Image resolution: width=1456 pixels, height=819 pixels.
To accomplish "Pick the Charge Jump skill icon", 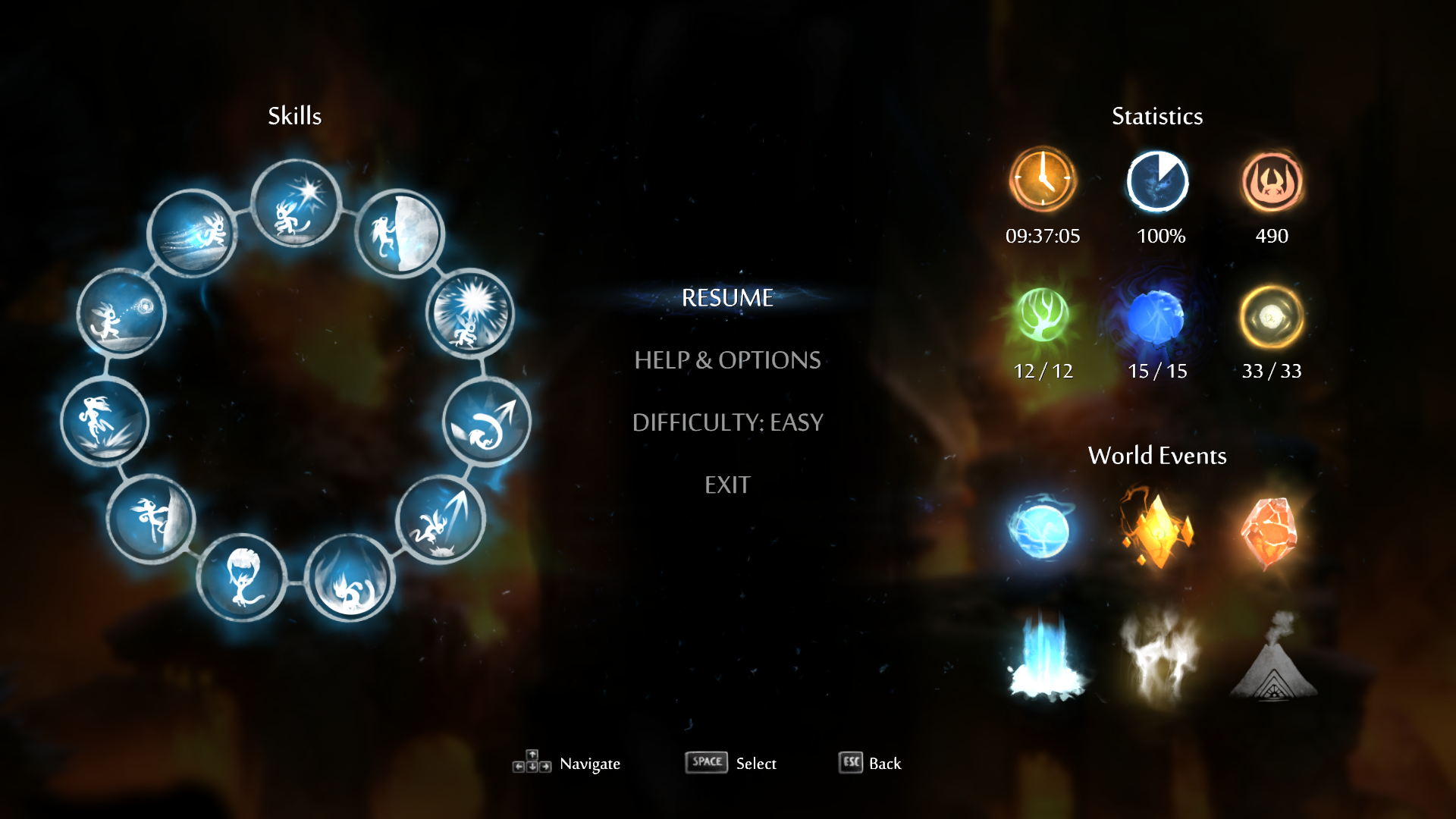I will click(105, 422).
